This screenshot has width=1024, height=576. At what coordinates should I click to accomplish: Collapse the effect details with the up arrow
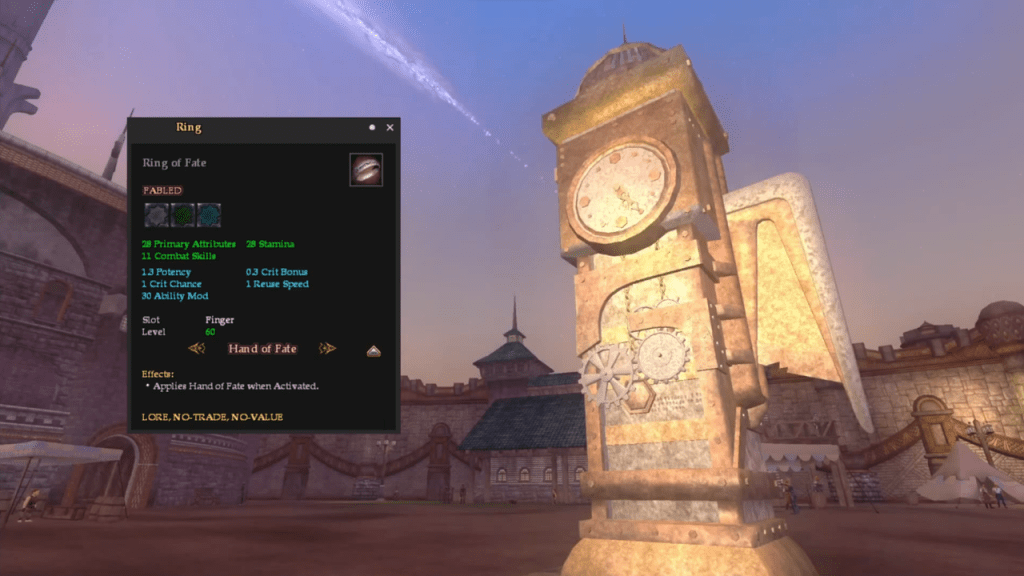[373, 351]
